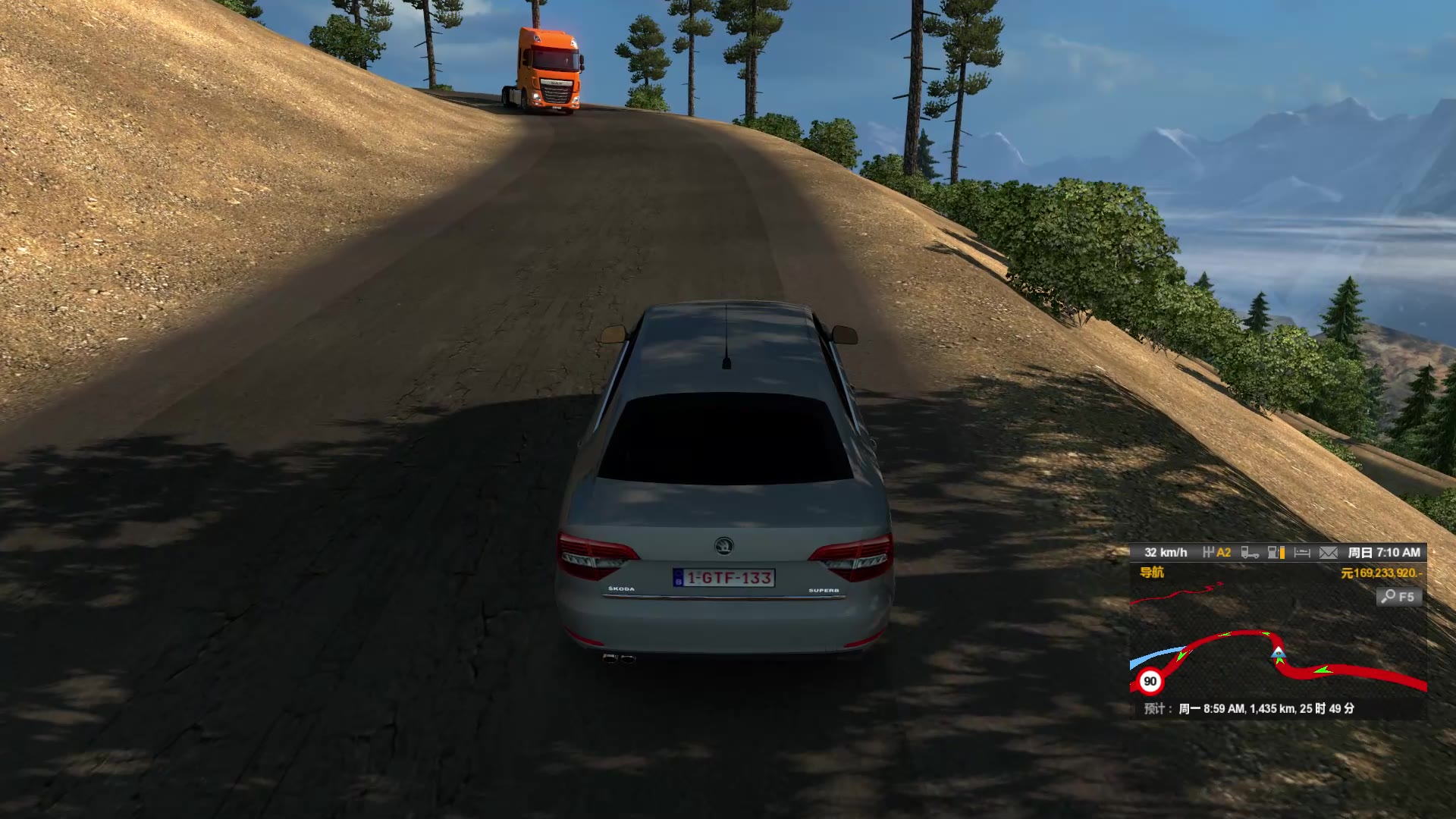The height and width of the screenshot is (819, 1456).
Task: Click the F5 magnifier zoom icon
Action: pos(1398,596)
